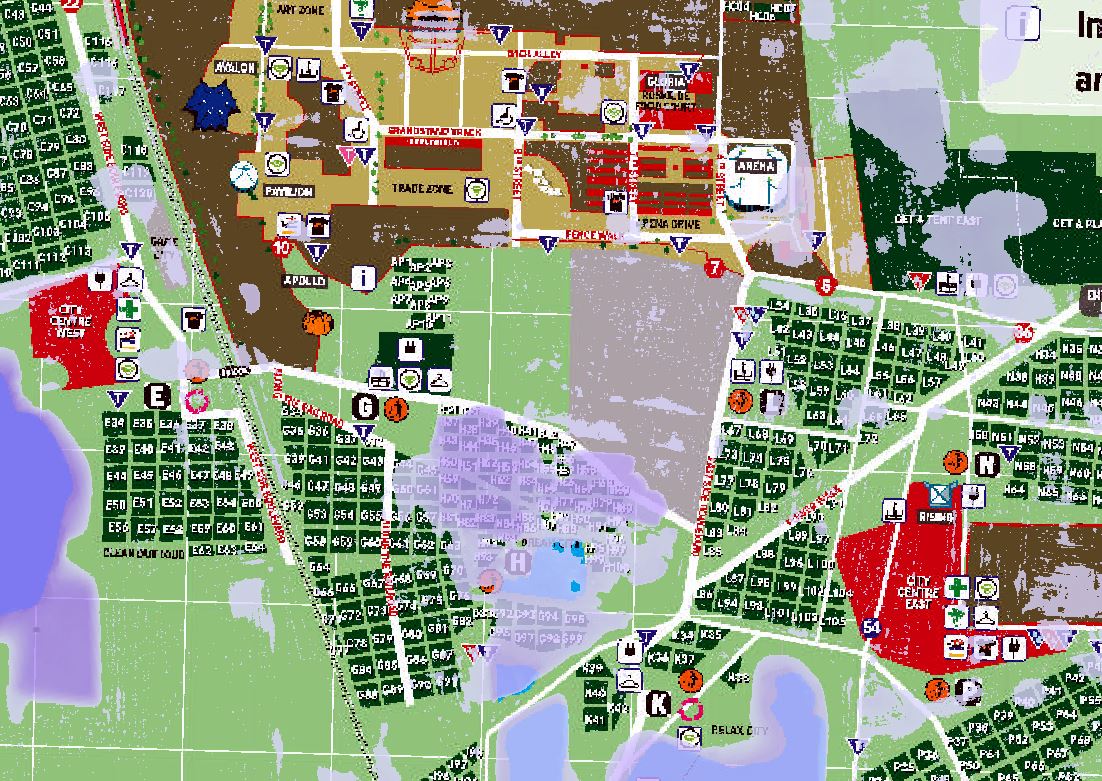The image size is (1102, 781).
Task: Click the red gate marker numbered 7
Action: point(713,268)
